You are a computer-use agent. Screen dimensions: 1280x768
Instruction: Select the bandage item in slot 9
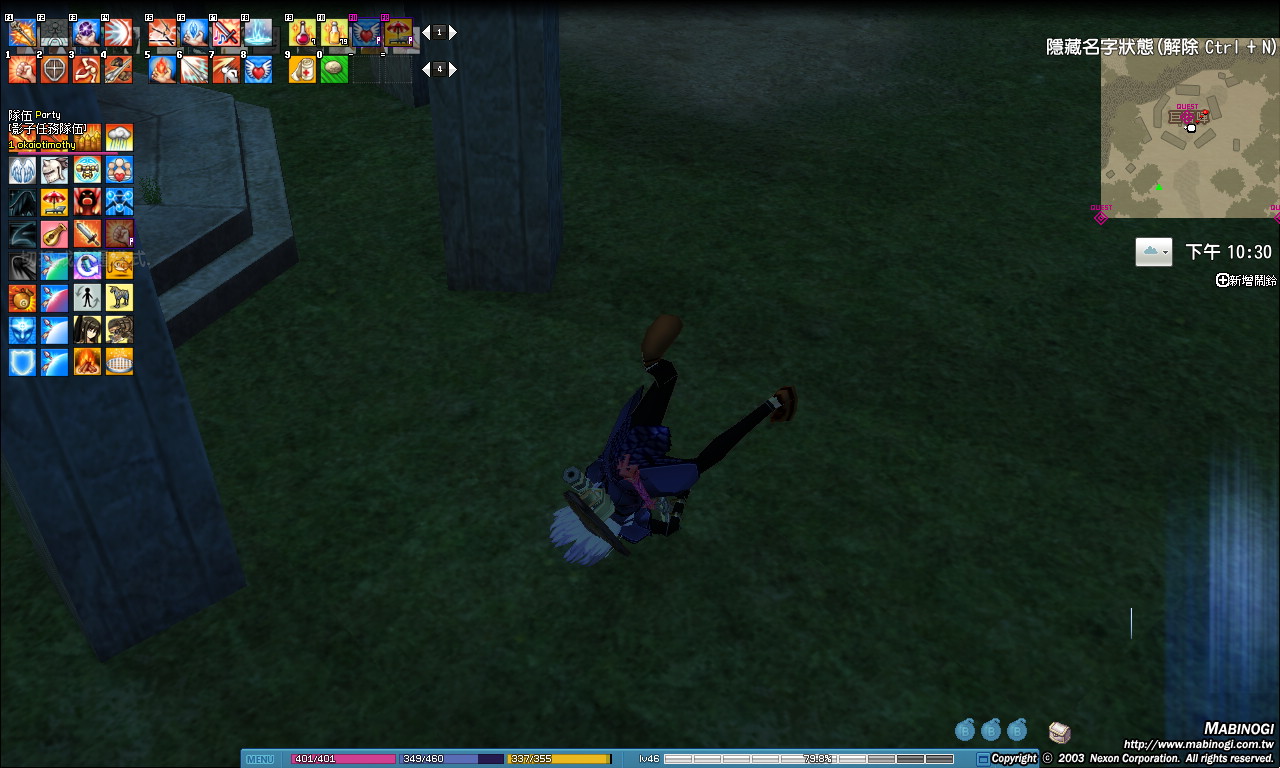302,69
